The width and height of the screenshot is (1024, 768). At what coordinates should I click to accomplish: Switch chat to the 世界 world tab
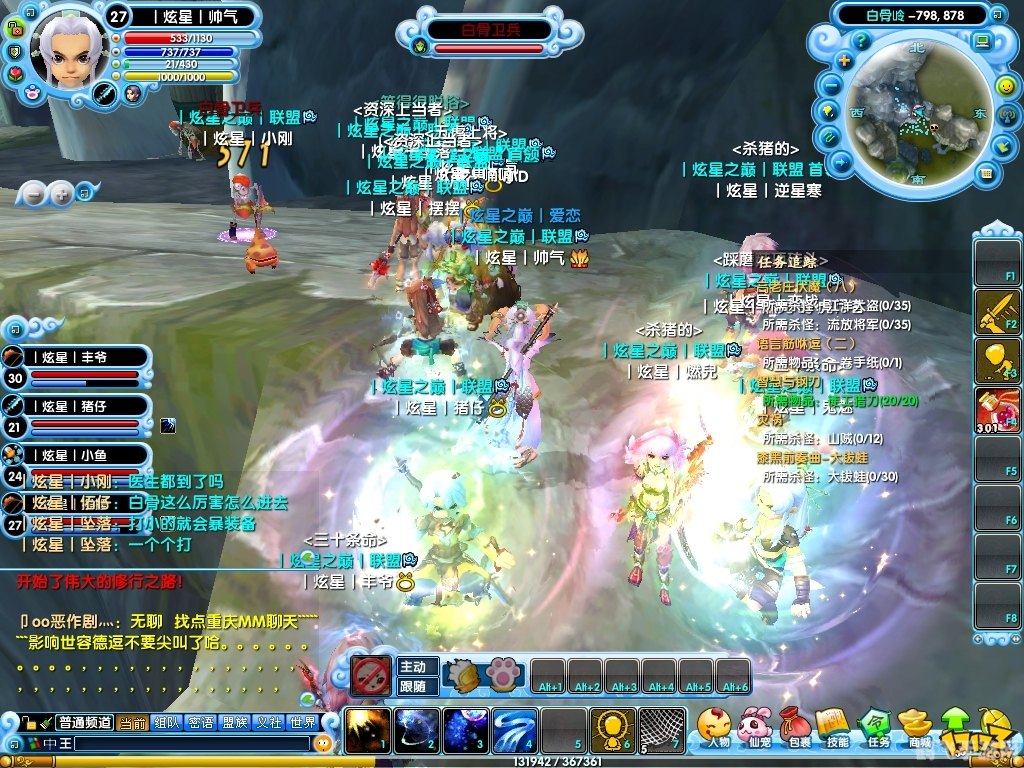point(302,723)
